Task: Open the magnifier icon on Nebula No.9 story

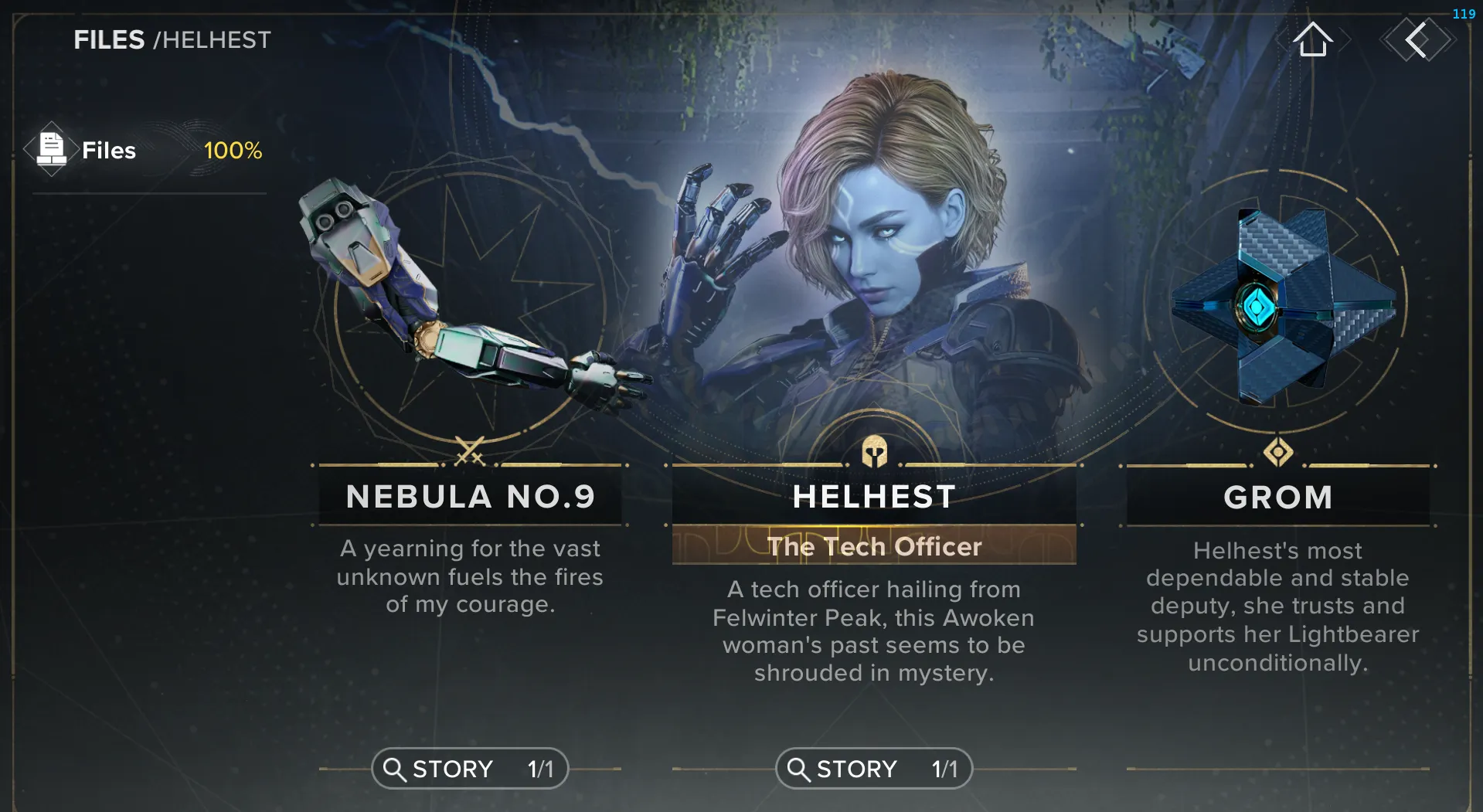Action: (395, 768)
